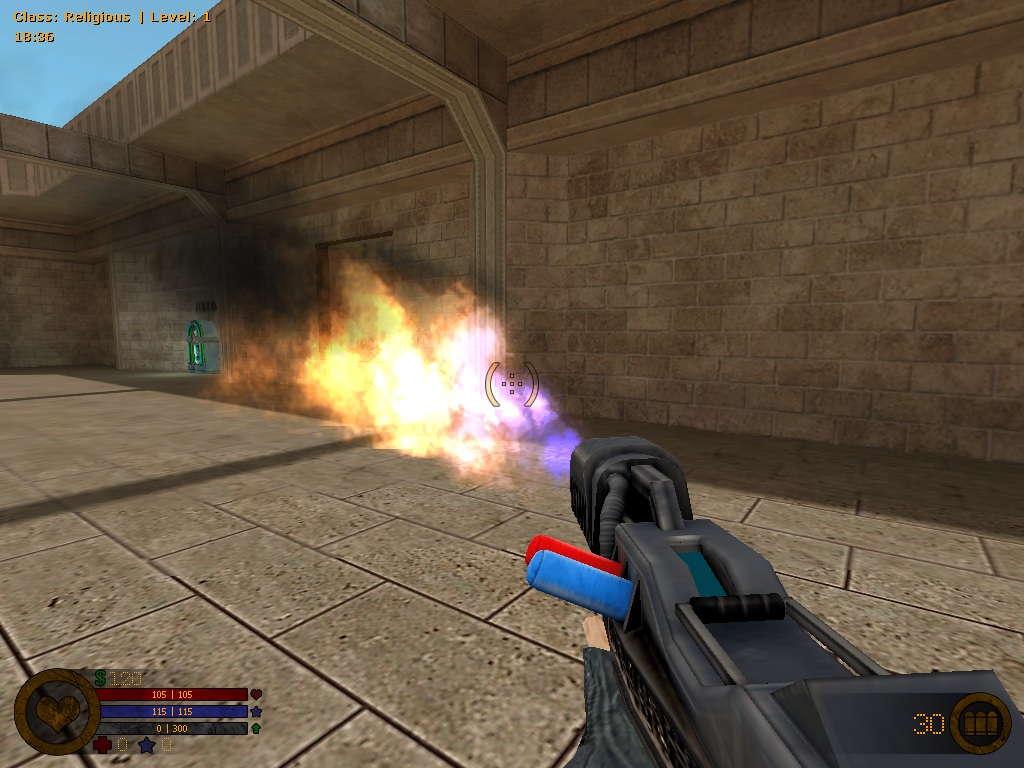Click the green dollar sign money icon
This screenshot has height=768, width=1024.
(x=101, y=678)
